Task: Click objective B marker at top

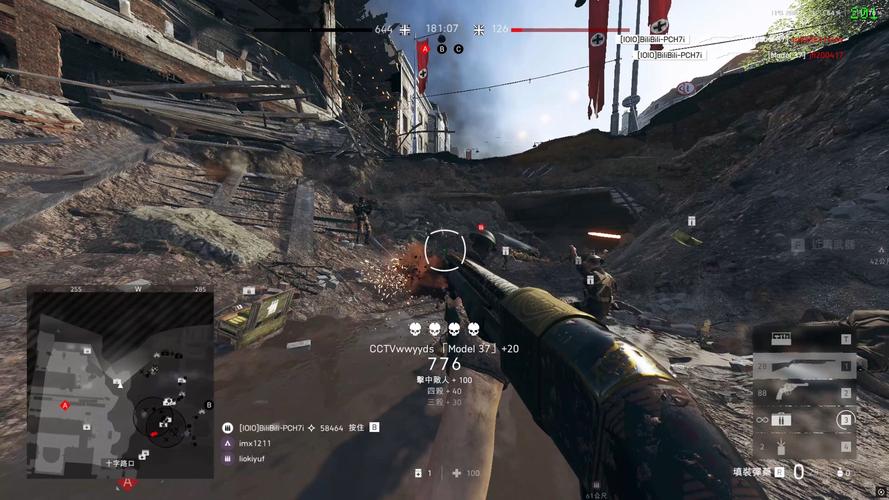Action: tap(442, 48)
